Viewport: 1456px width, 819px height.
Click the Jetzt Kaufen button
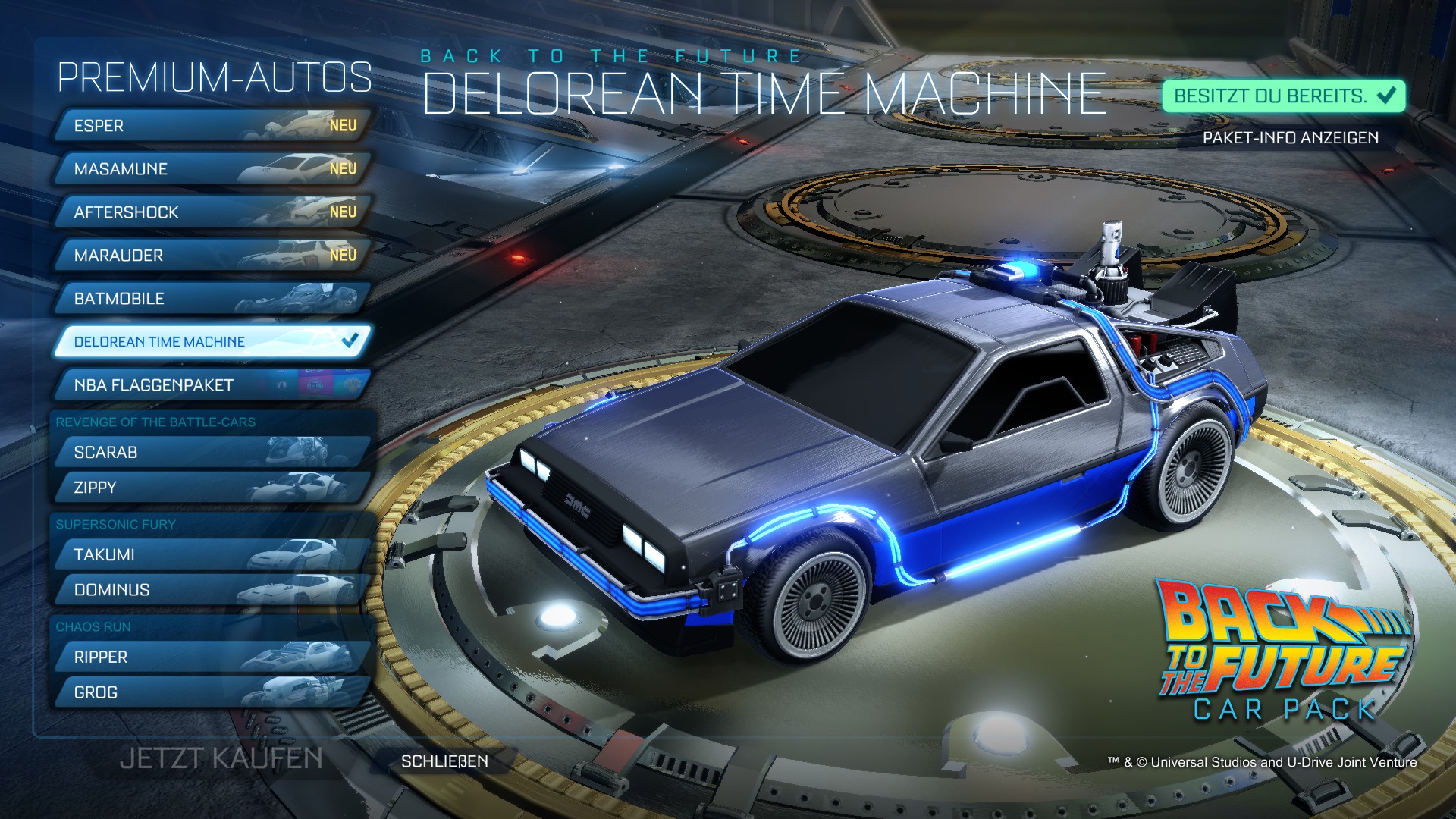(x=221, y=758)
